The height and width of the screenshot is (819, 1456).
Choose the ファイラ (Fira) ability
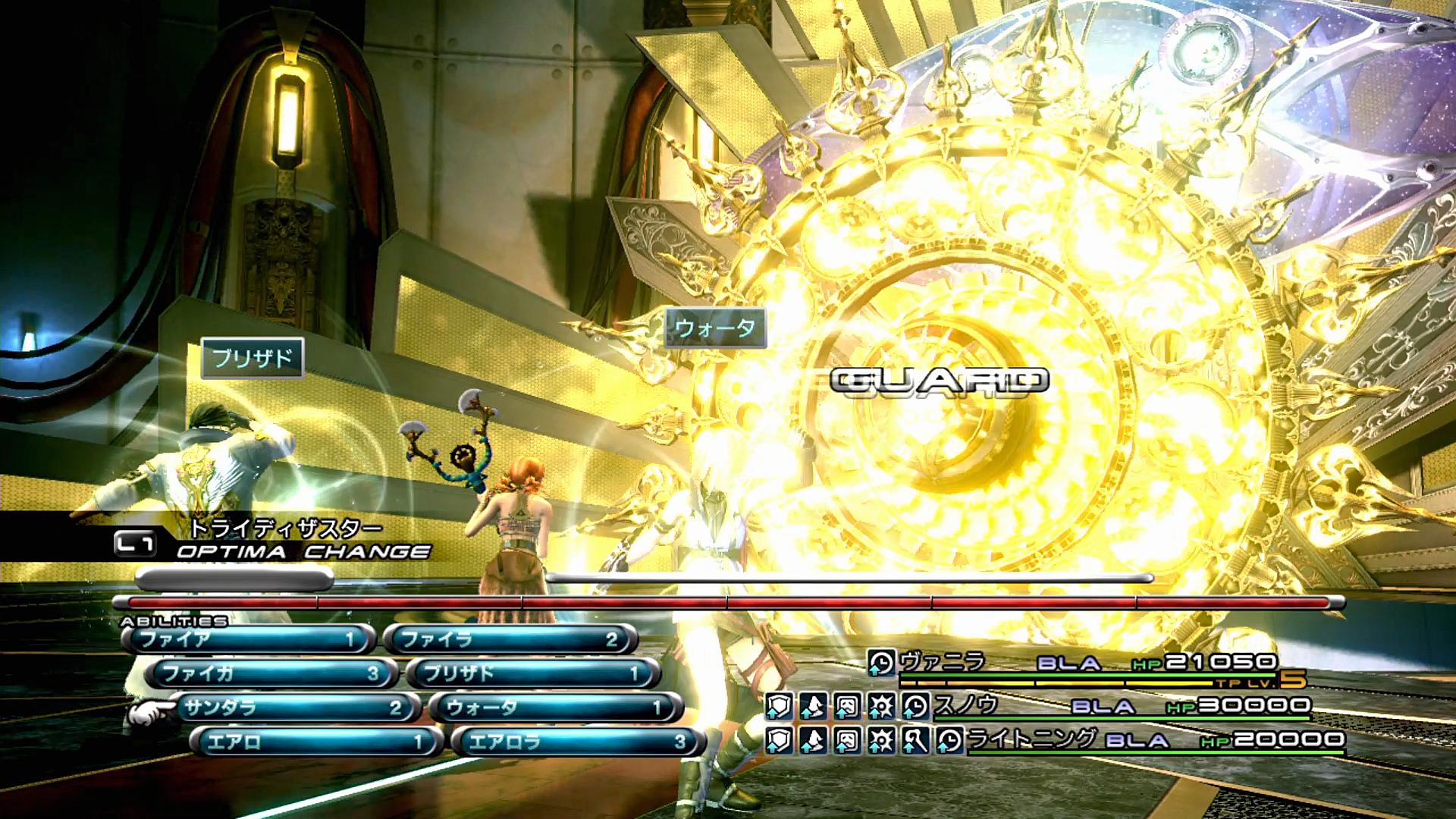coord(510,639)
